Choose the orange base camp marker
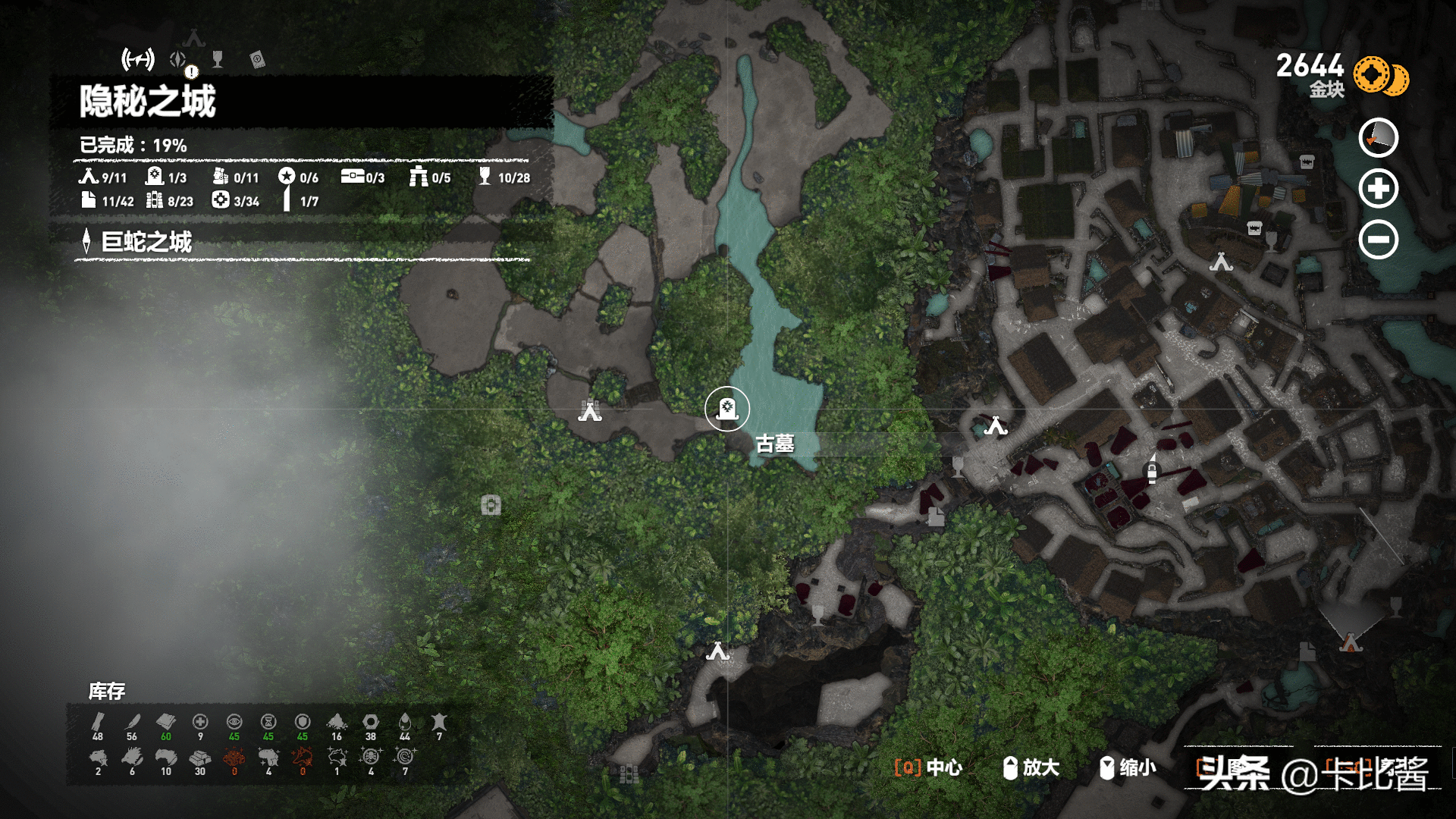This screenshot has height=819, width=1456. [x=1351, y=644]
